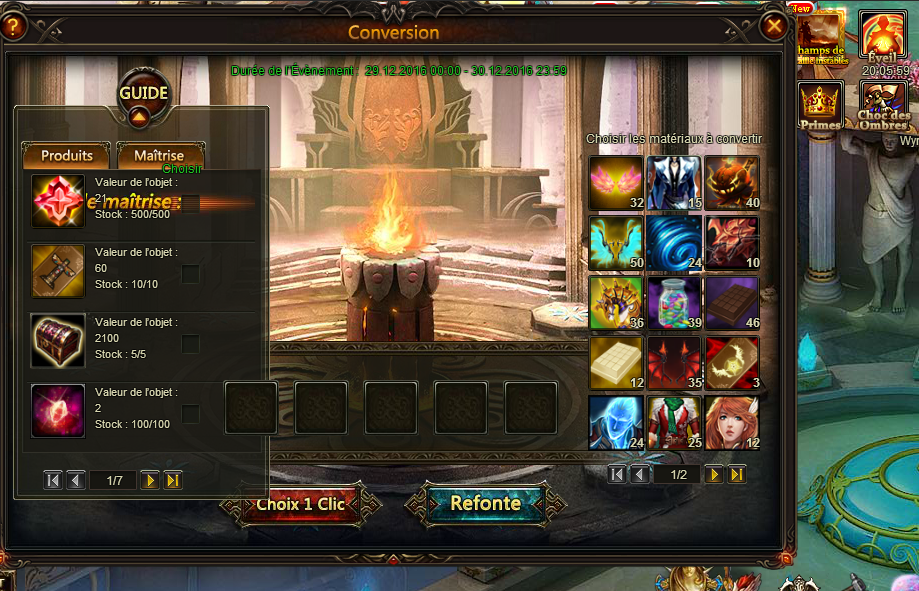Tick the checkbox beside the treasure chest product
This screenshot has height=591, width=919.
point(190,344)
